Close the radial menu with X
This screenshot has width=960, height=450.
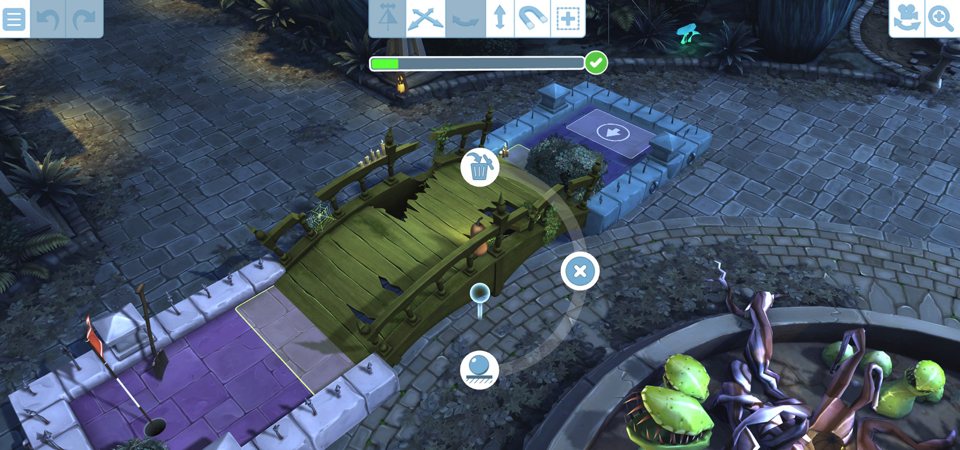coord(580,271)
